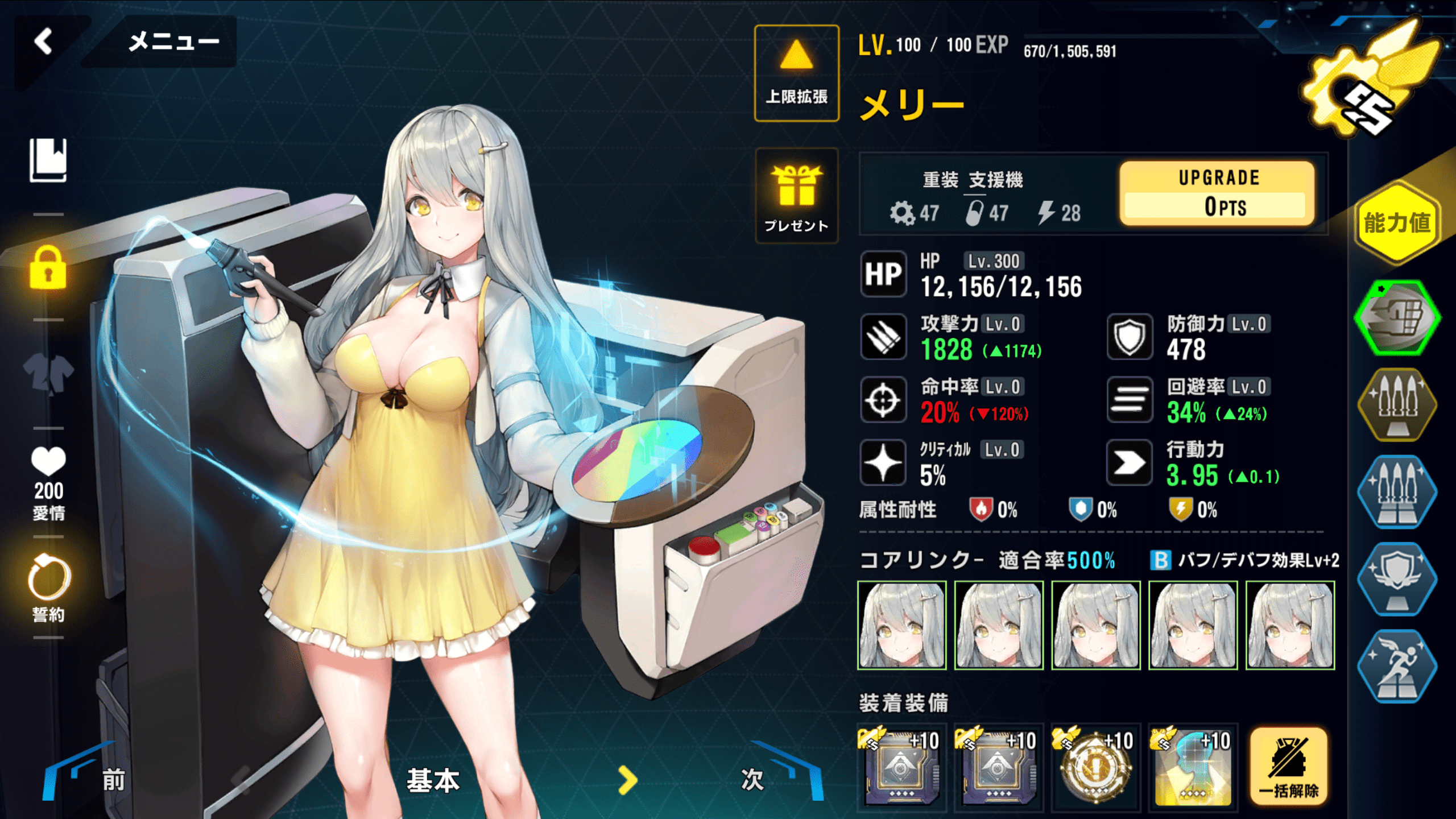Image resolution: width=1456 pixels, height=819 pixels.
Task: Open the green fist skill hexagon
Action: click(1397, 317)
